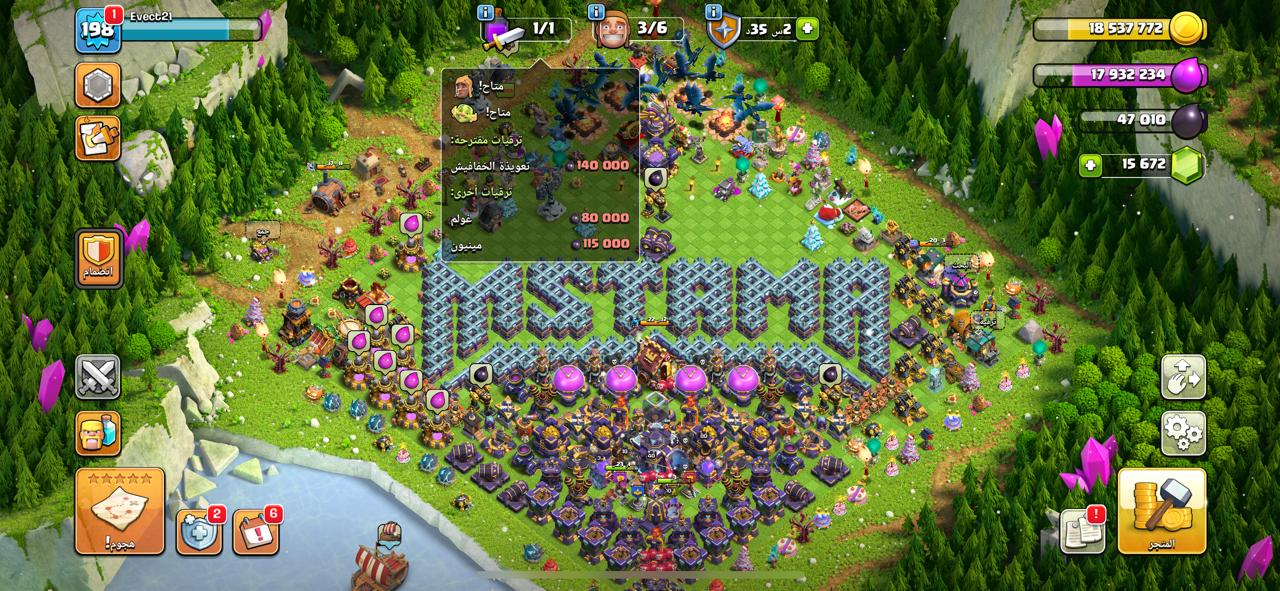Screen dimensions: 1280x591
Task: Open the orange tasks icon under the hexagon
Action: (x=98, y=139)
